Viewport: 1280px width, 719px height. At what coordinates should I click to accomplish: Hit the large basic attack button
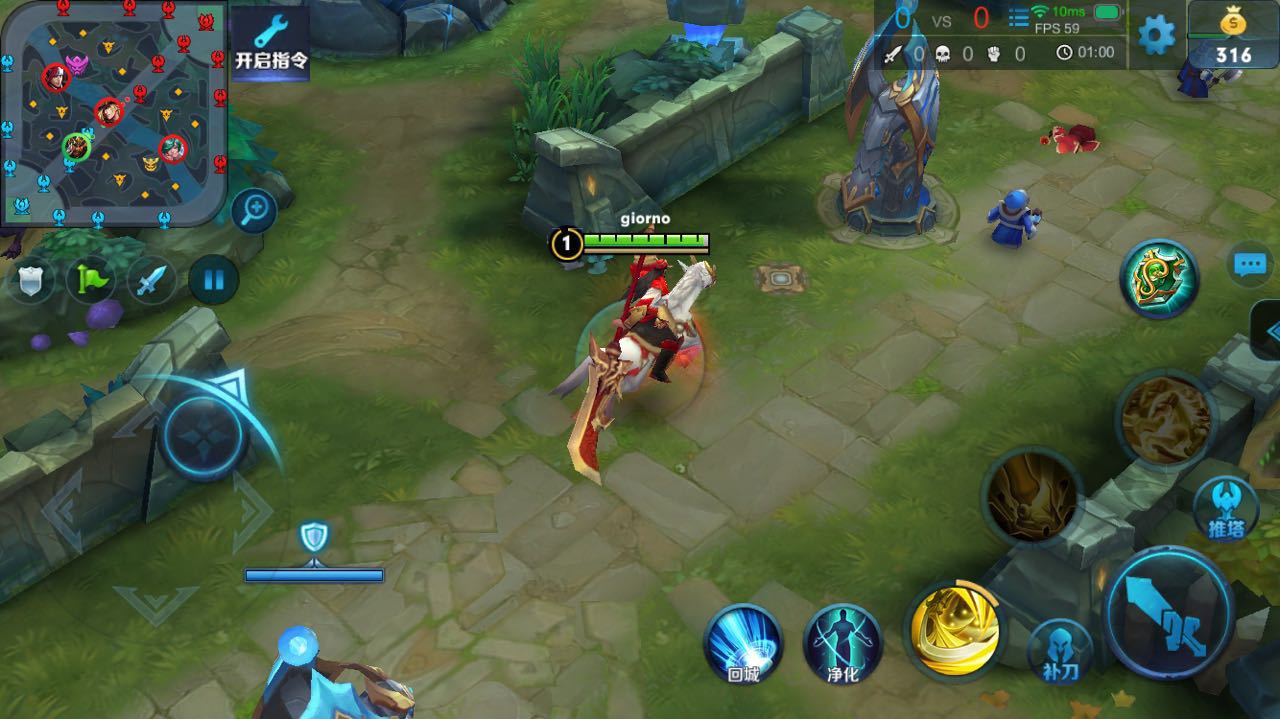click(1170, 612)
